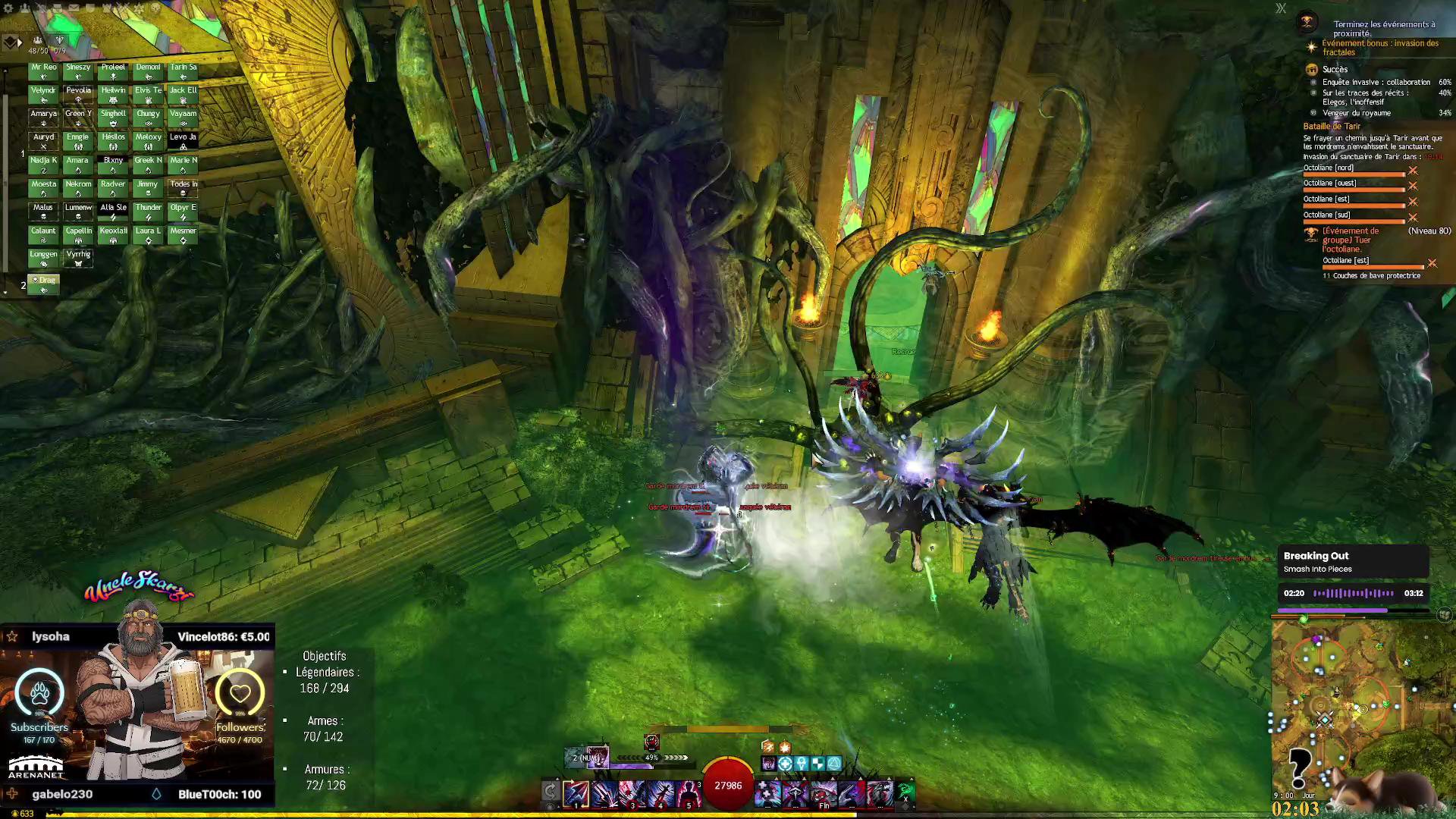Toggle the squad panel layers button
The width and height of the screenshot is (1456, 819).
coord(10,42)
